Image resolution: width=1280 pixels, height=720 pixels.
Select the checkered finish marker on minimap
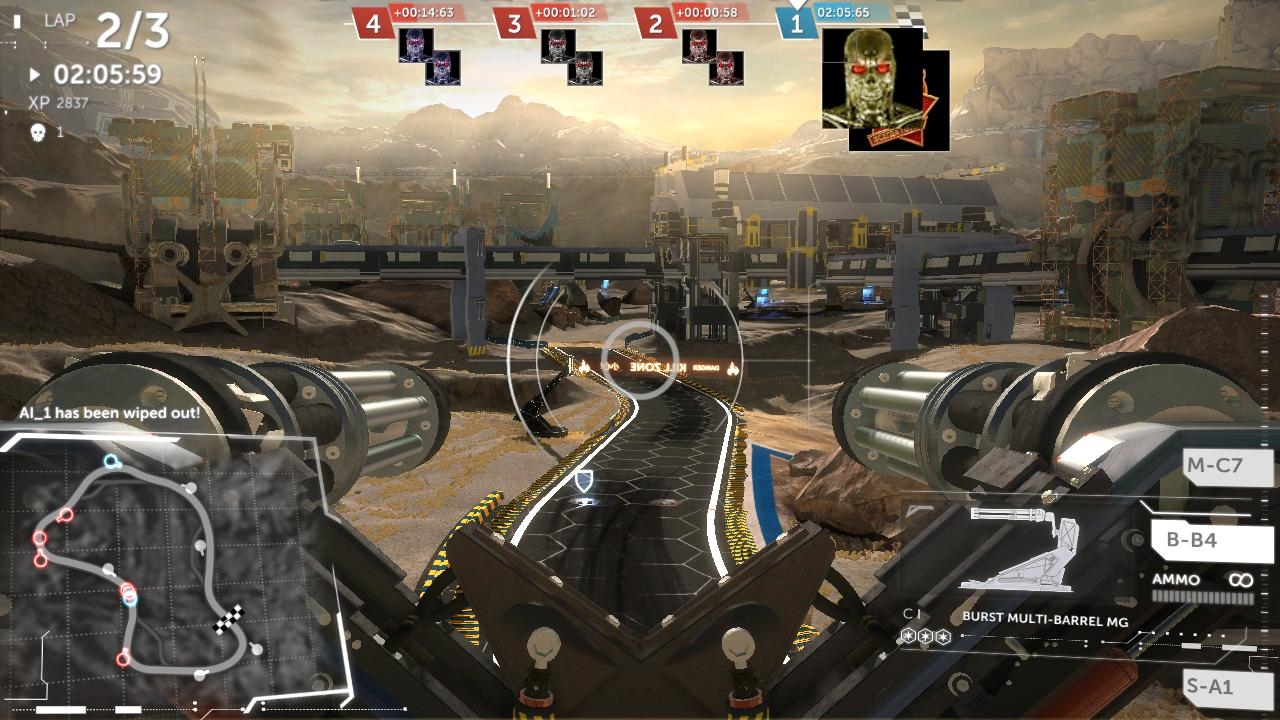229,620
